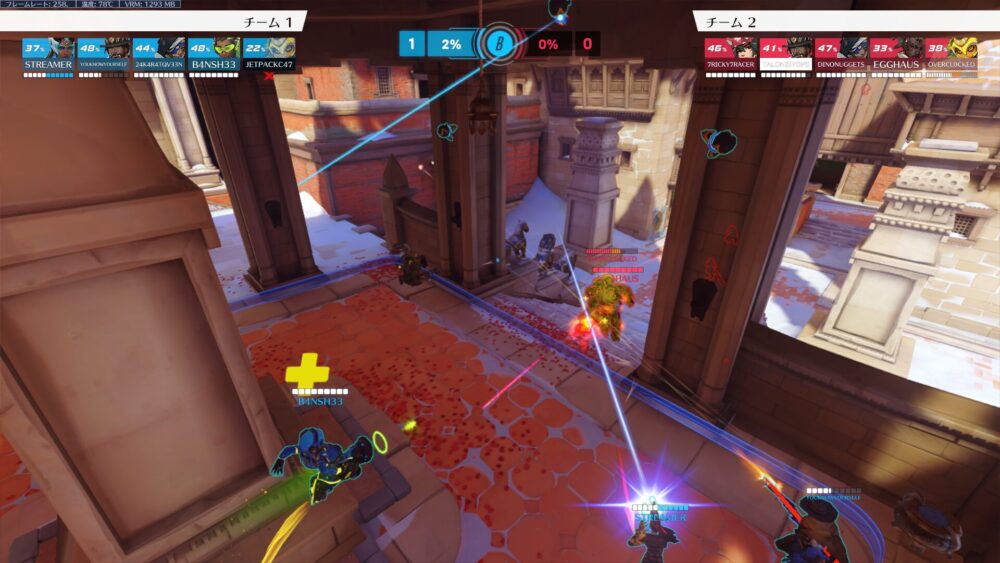Select eliminated player JETPACKC47's card
Viewport: 1000px width, 563px height.
point(269,56)
